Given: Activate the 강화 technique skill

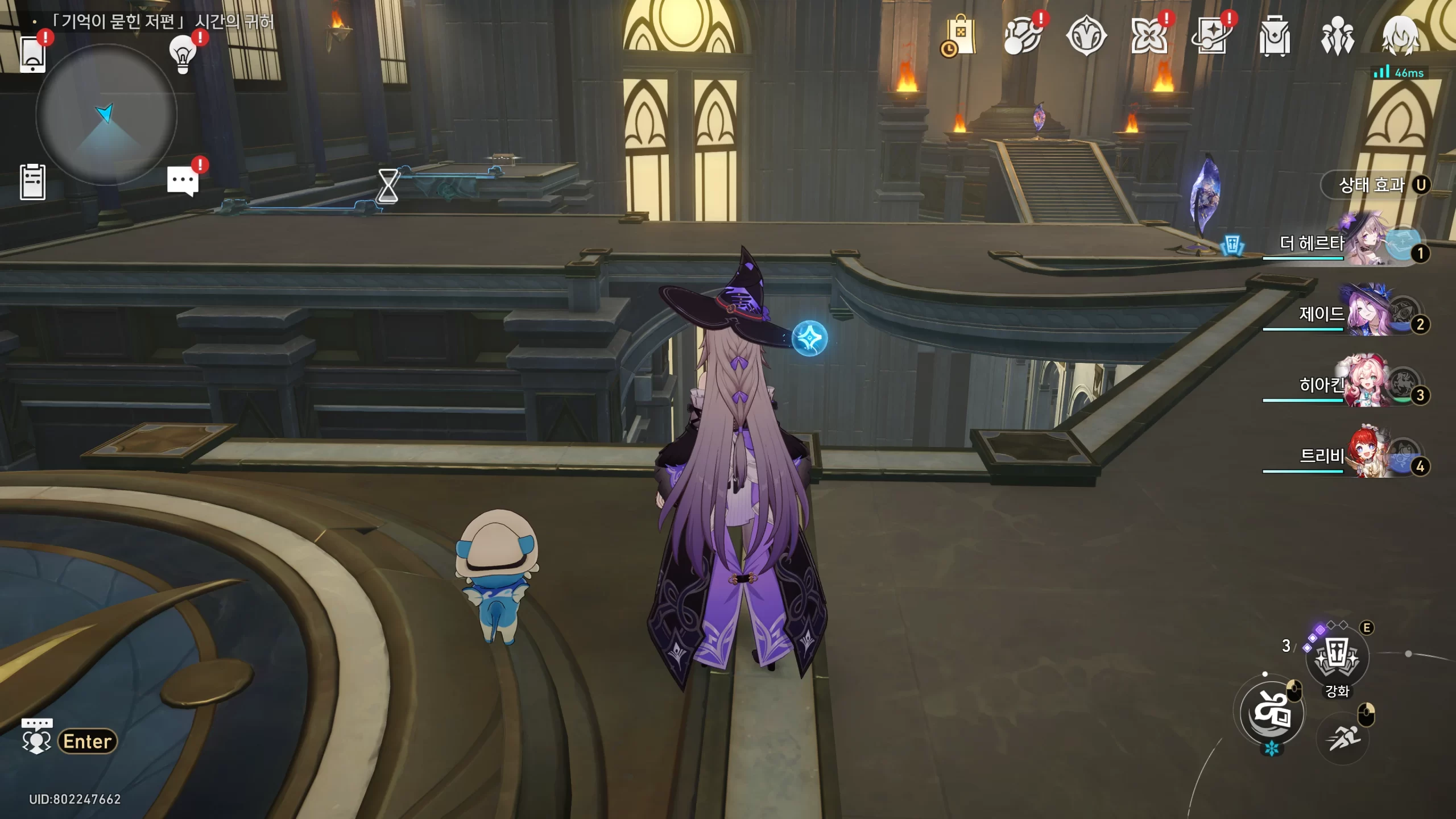Looking at the screenshot, I should coord(1337,658).
